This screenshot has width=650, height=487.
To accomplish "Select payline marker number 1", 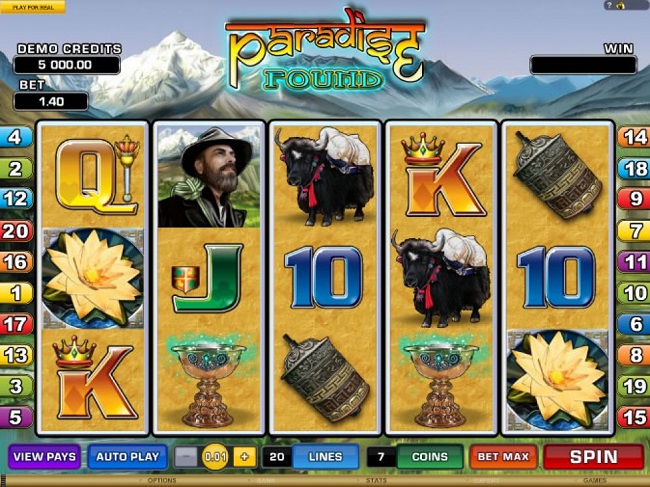I will pyautogui.click(x=16, y=293).
